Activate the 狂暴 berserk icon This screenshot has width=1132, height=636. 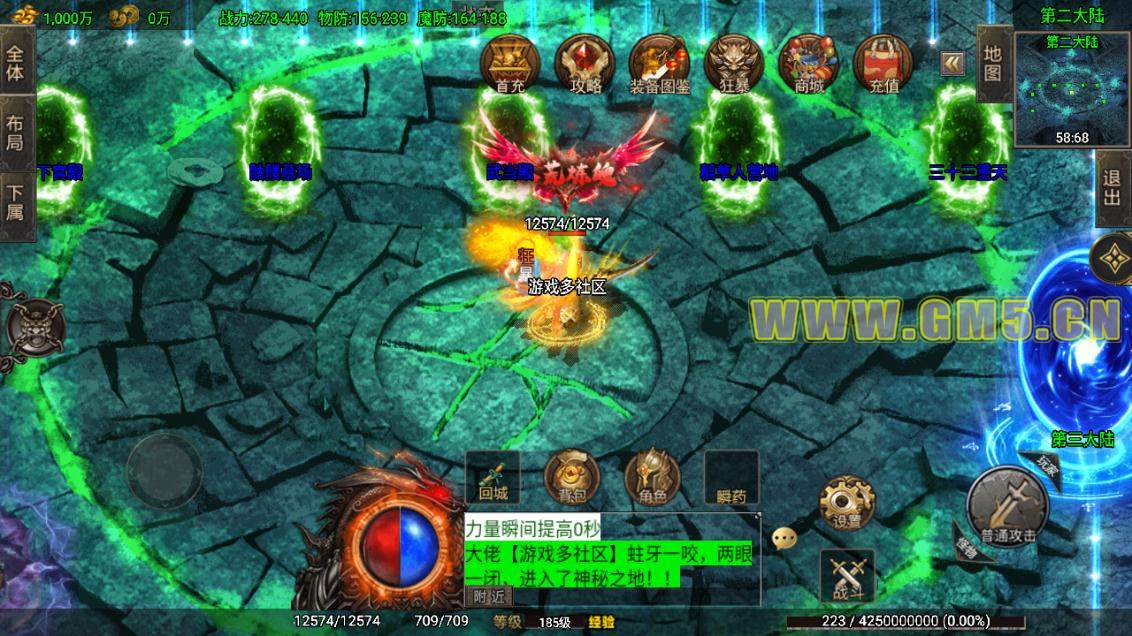733,64
